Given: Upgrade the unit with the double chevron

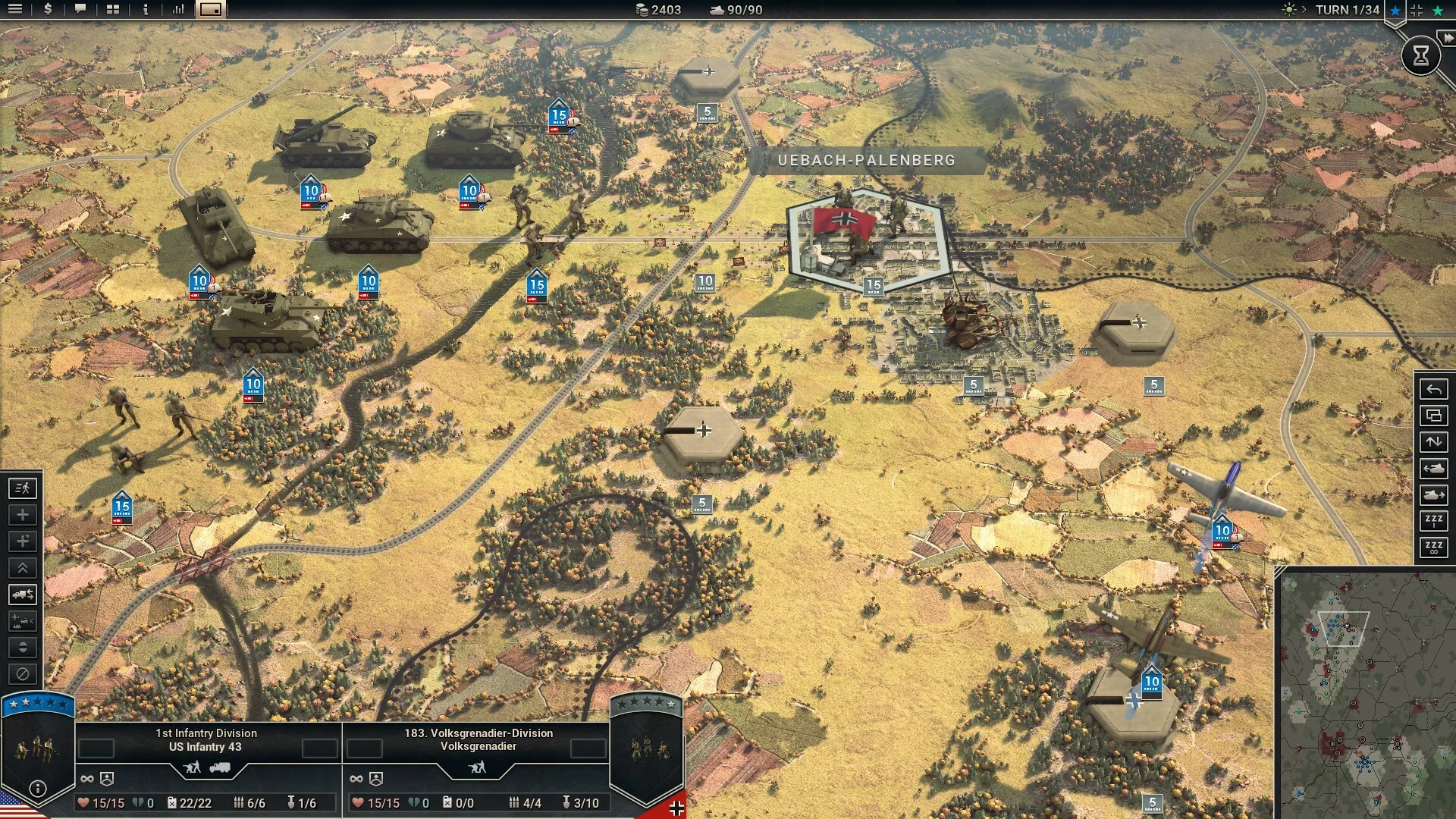Looking at the screenshot, I should [x=23, y=568].
